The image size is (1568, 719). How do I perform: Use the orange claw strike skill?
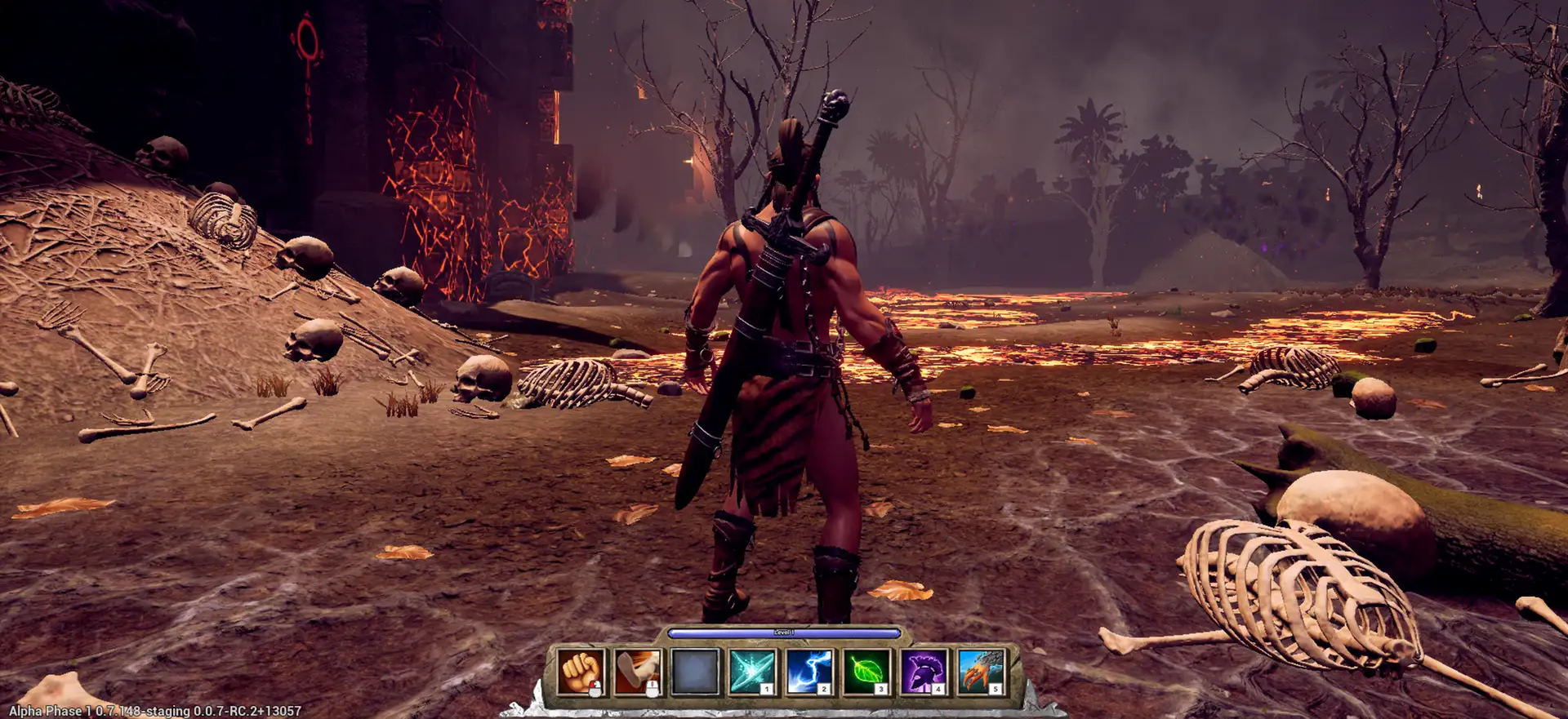pyautogui.click(x=981, y=672)
